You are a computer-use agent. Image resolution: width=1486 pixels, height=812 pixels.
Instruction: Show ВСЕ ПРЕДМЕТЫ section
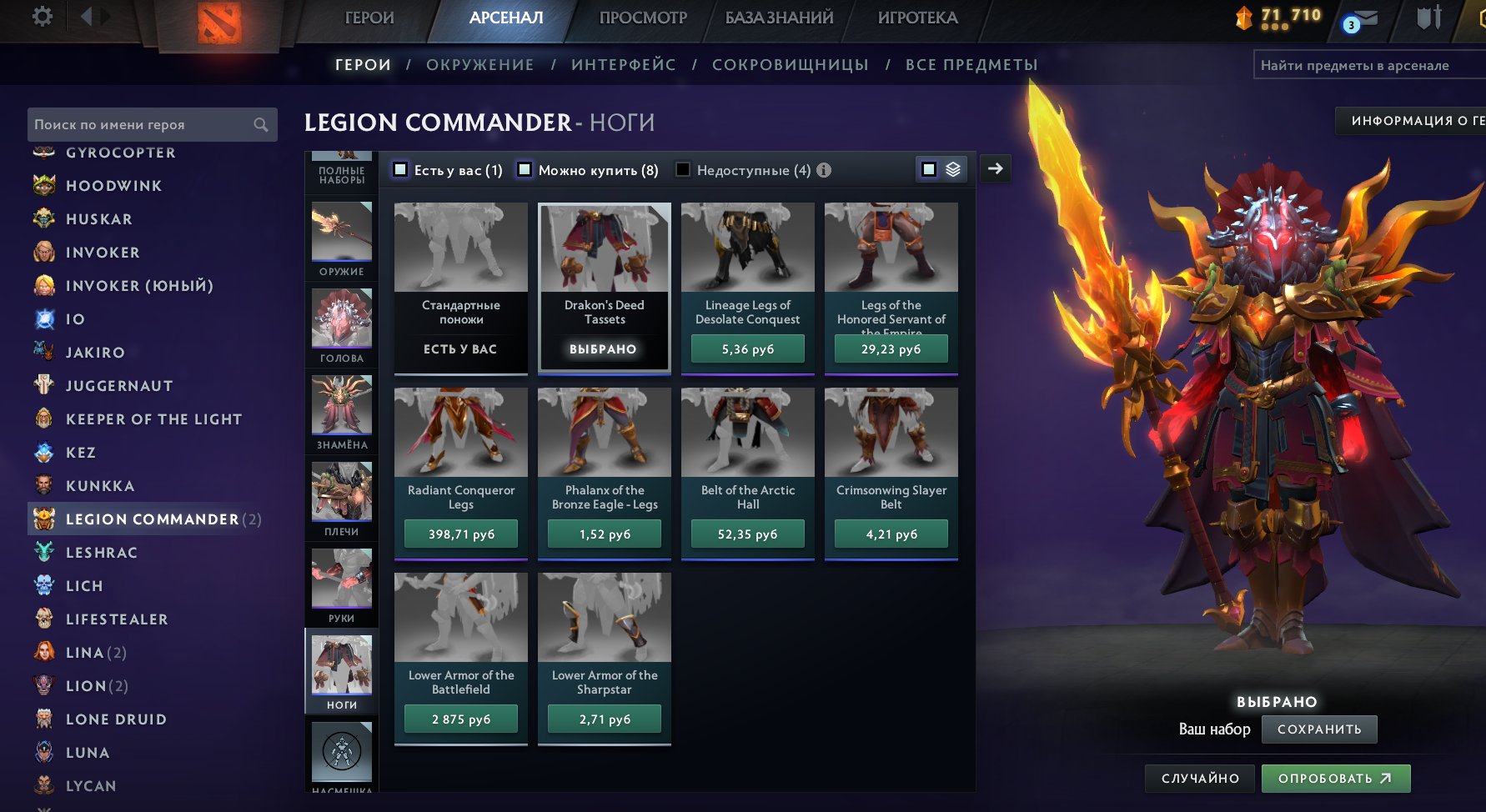pos(971,65)
